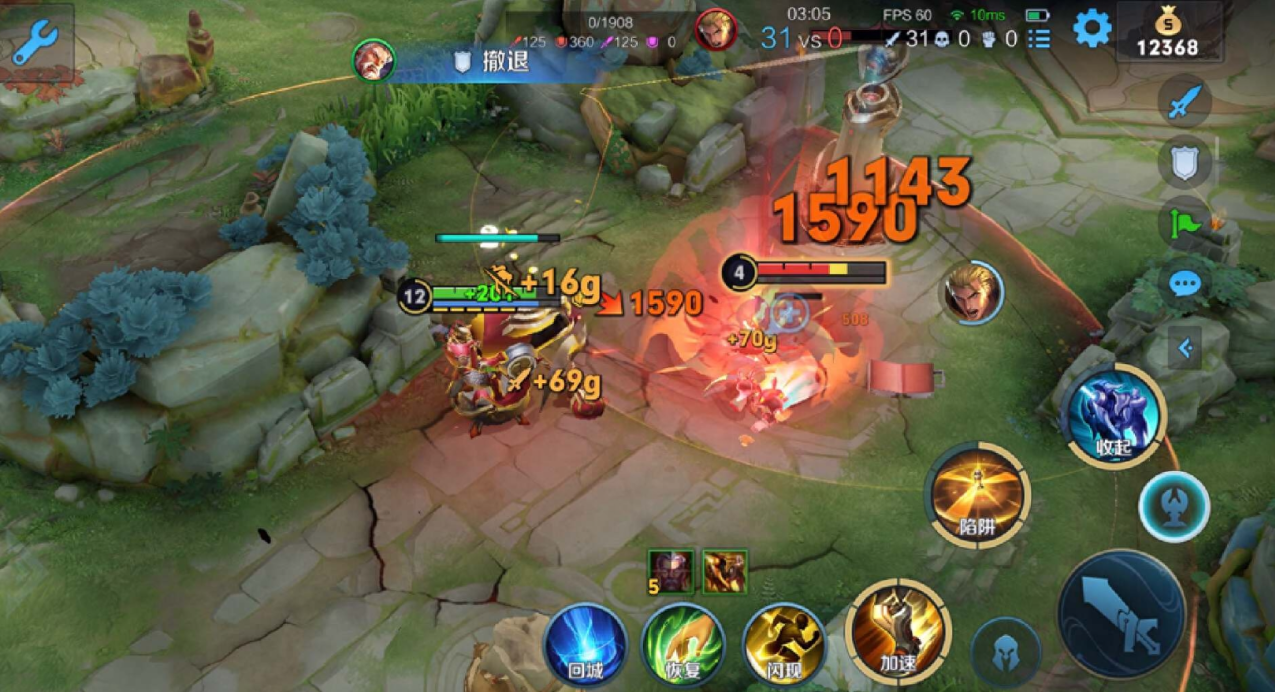Open the scoreboard list icon

1039,39
